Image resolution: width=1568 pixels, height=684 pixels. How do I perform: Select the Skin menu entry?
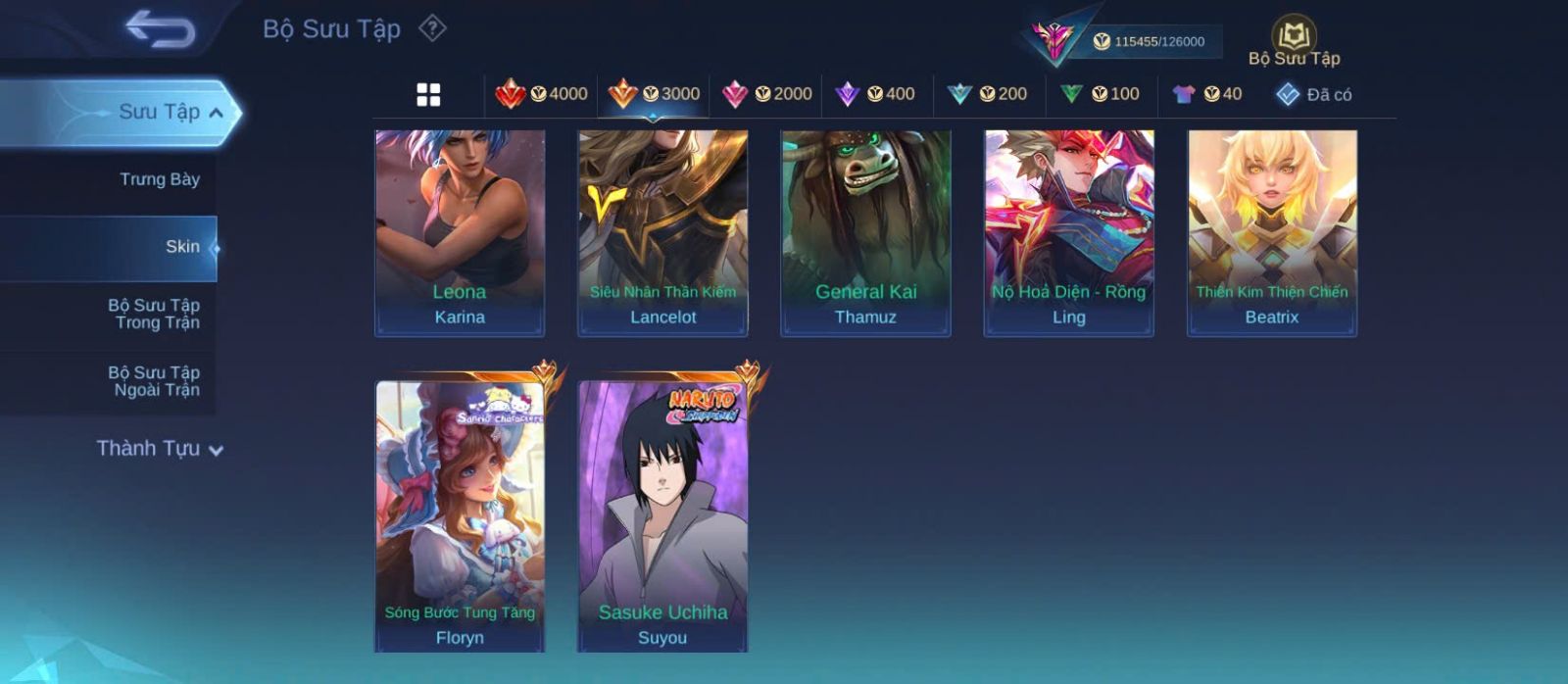(x=182, y=247)
